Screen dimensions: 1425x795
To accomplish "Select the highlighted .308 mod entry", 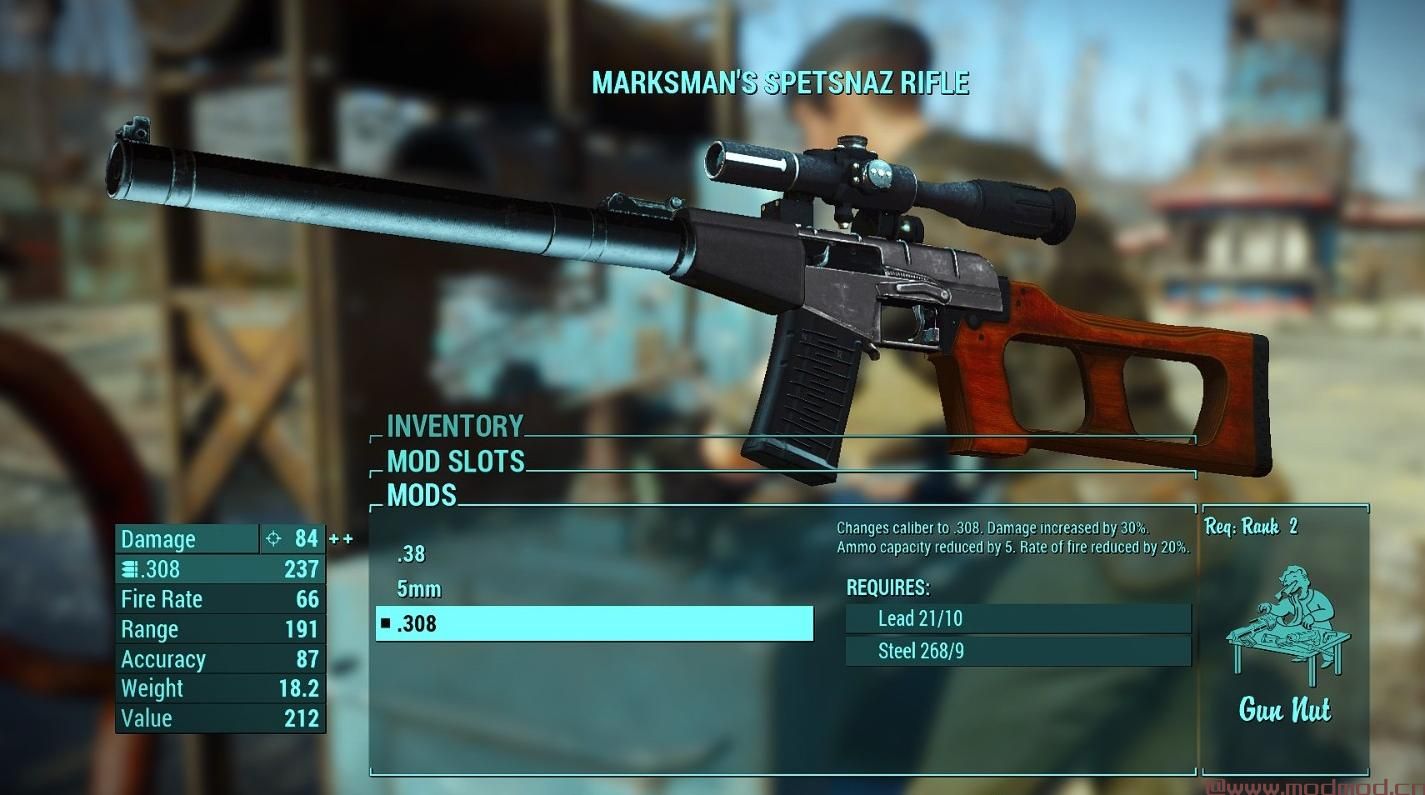I will (x=594, y=624).
